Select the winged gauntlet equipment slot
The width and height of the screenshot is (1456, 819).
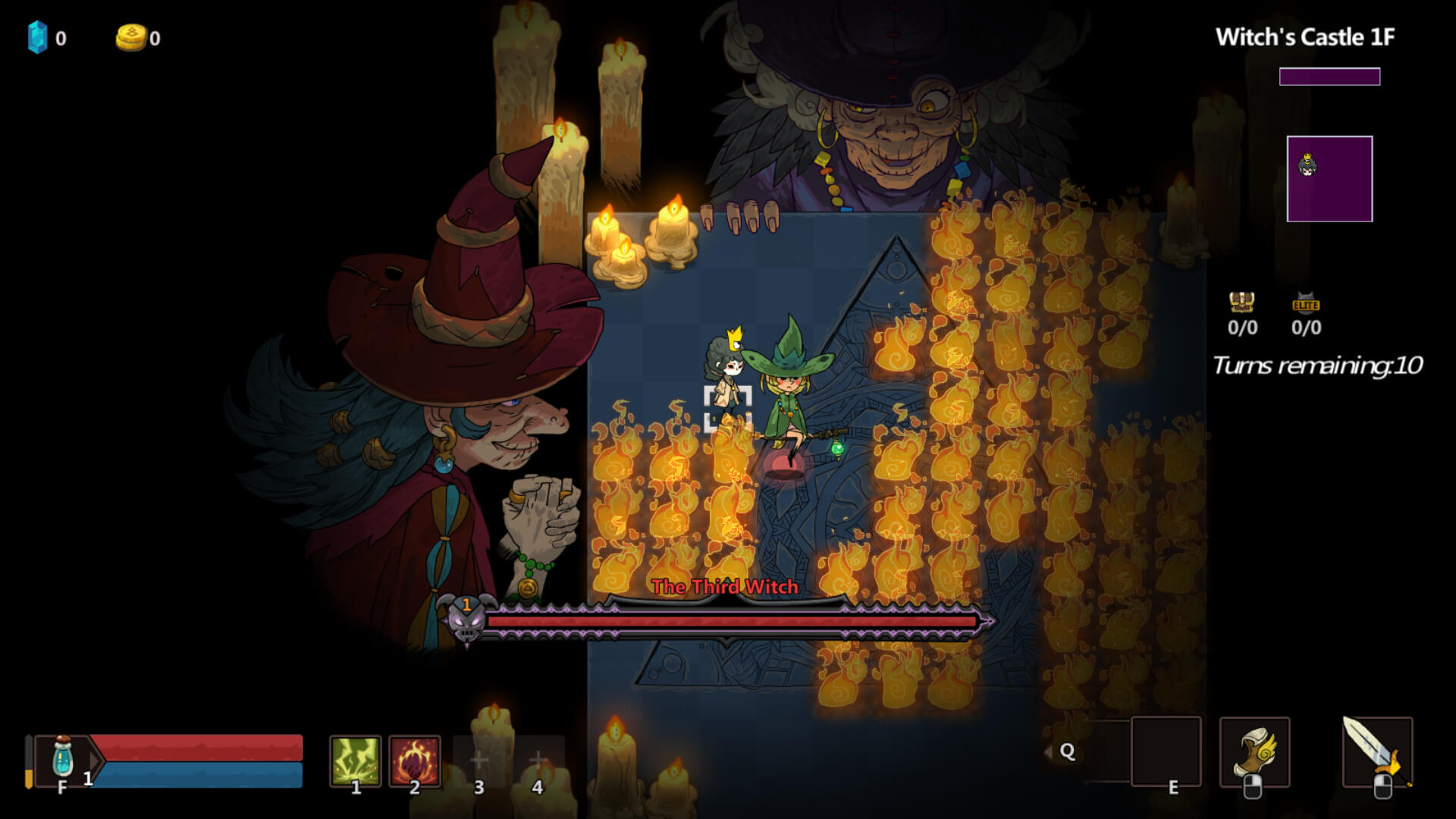1254,752
